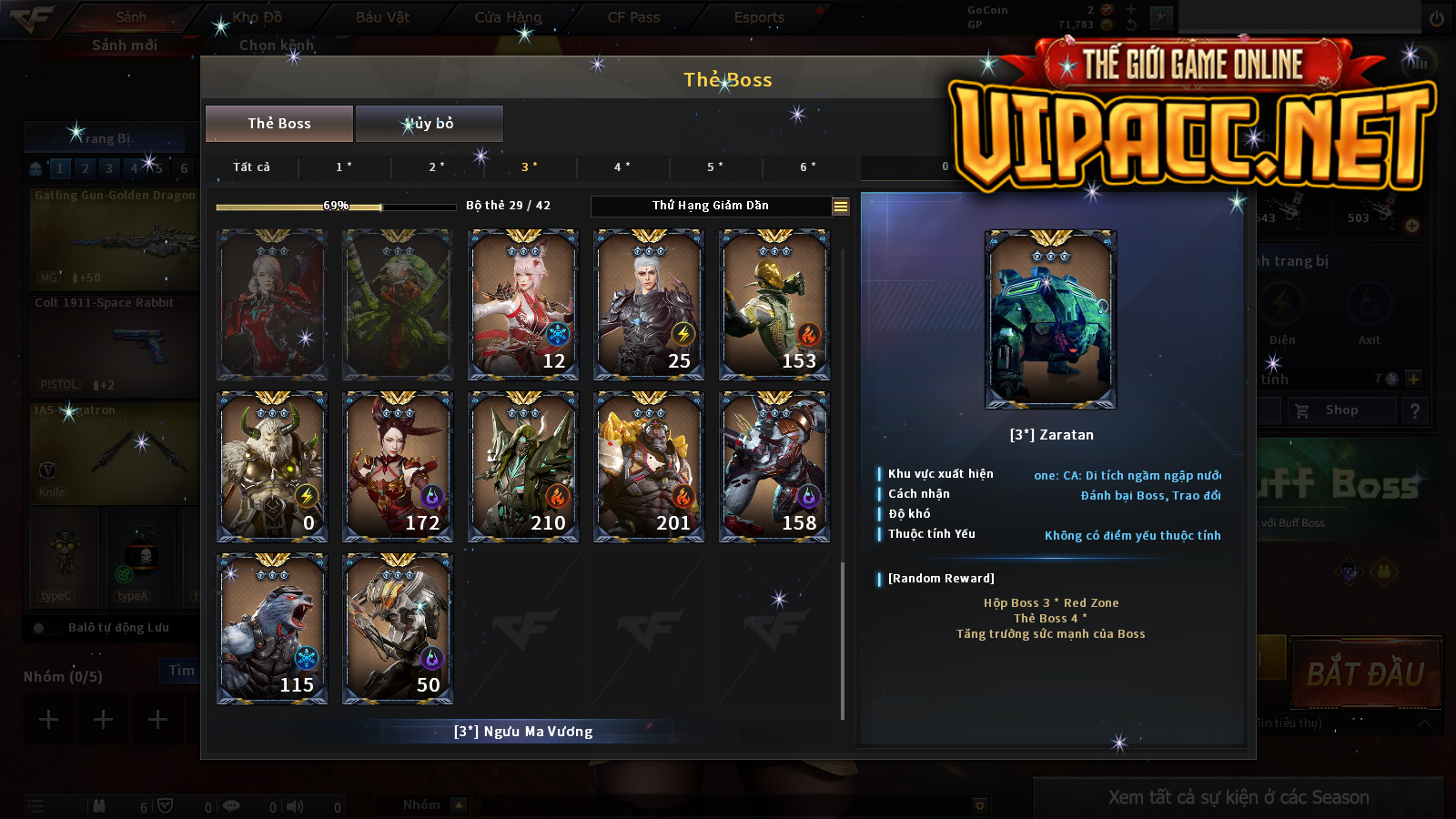Filter cards by 6 star
The width and height of the screenshot is (1456, 819).
pyautogui.click(x=808, y=167)
